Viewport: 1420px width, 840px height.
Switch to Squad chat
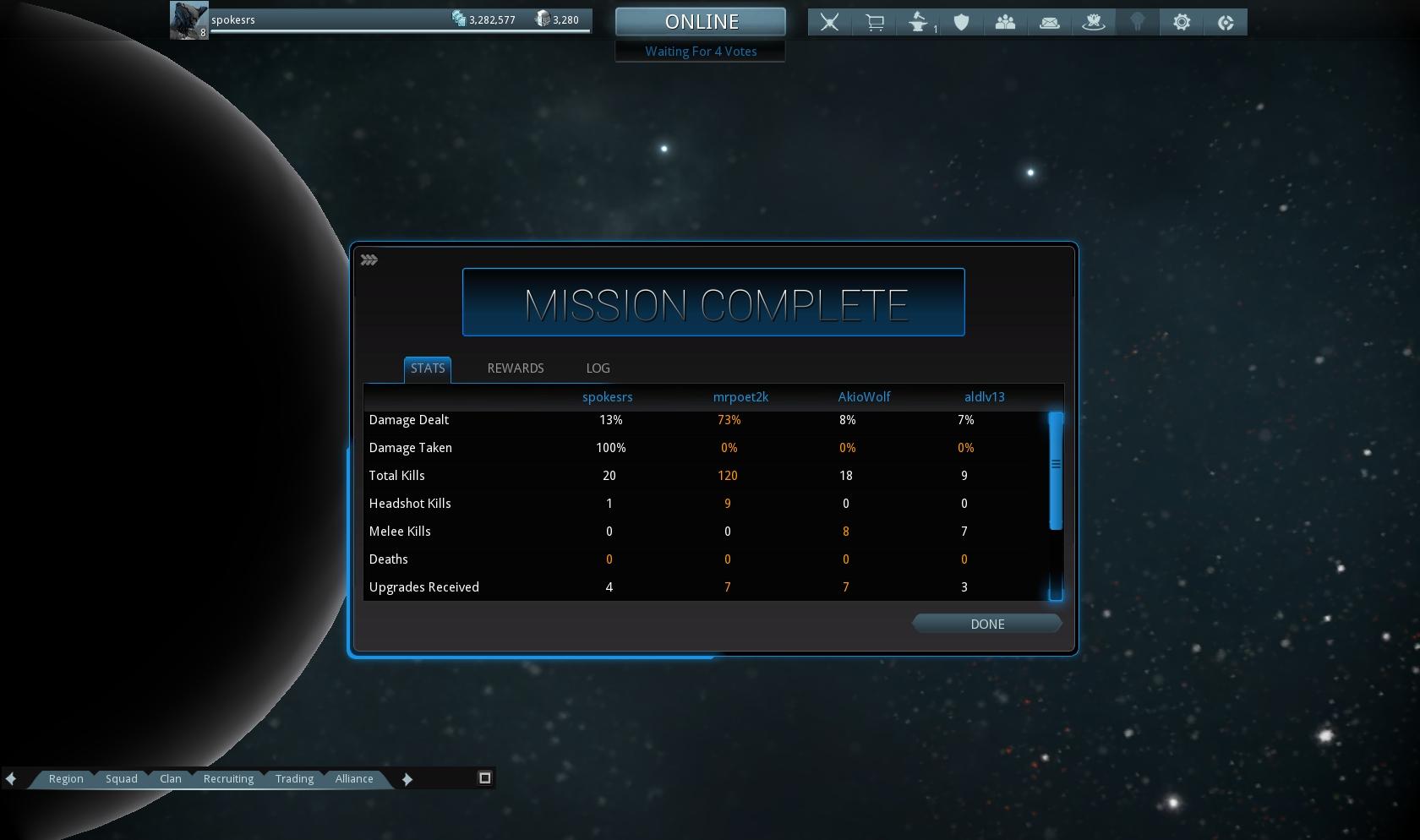tap(121, 778)
